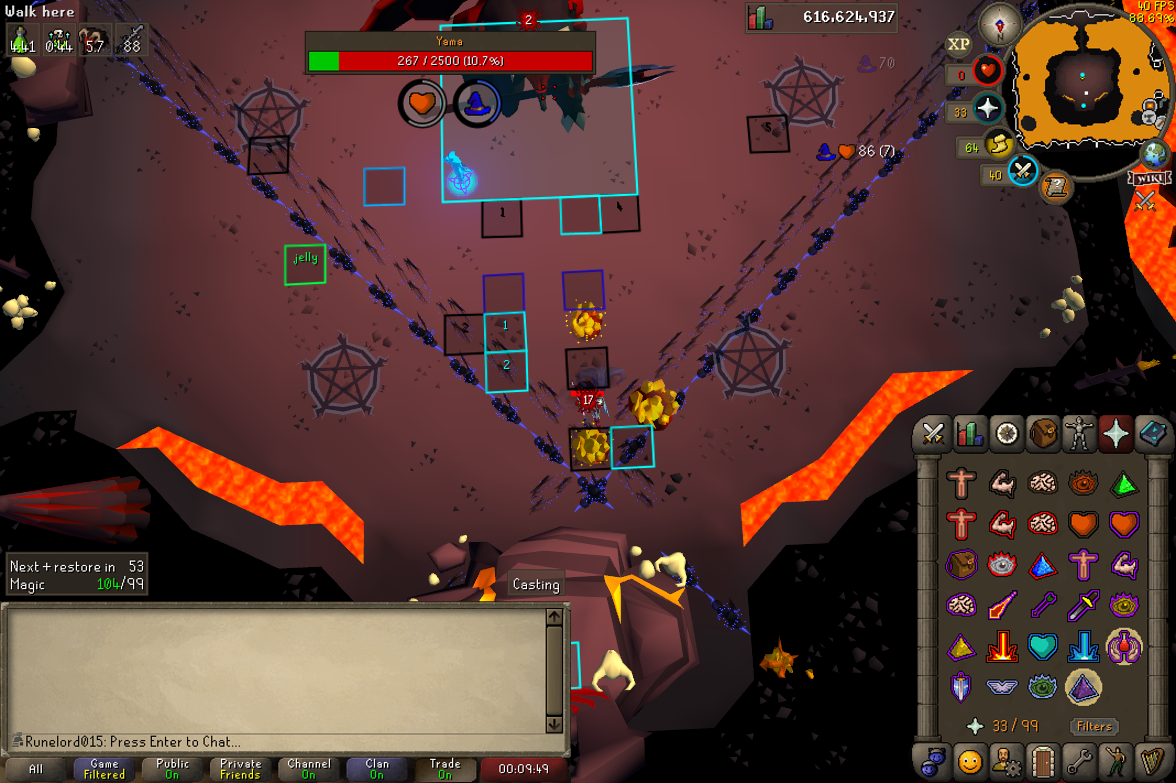Open the Spellbook tab
The image size is (1176, 783).
[1151, 434]
